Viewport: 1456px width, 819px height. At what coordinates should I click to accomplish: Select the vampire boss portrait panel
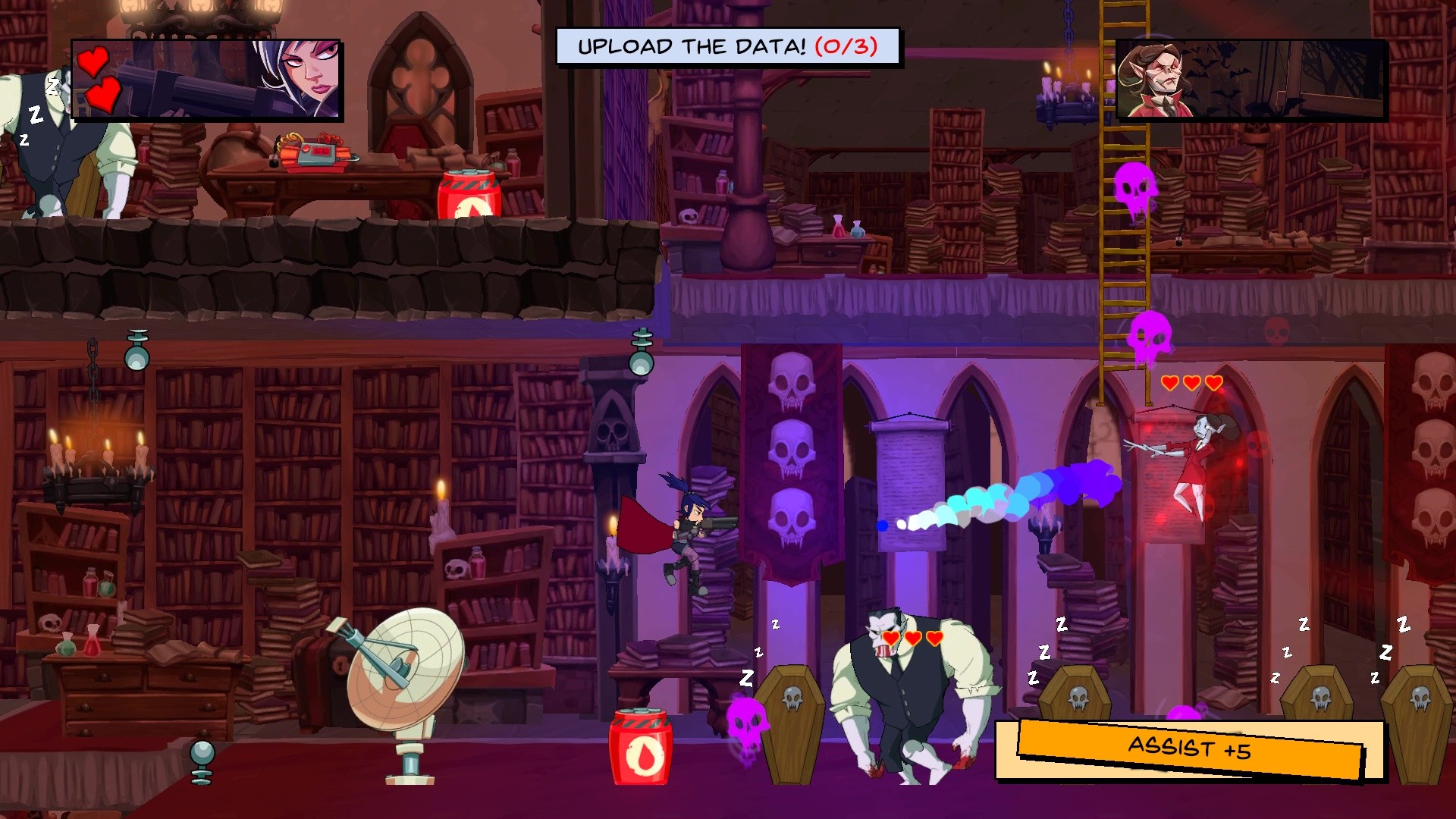(1250, 80)
